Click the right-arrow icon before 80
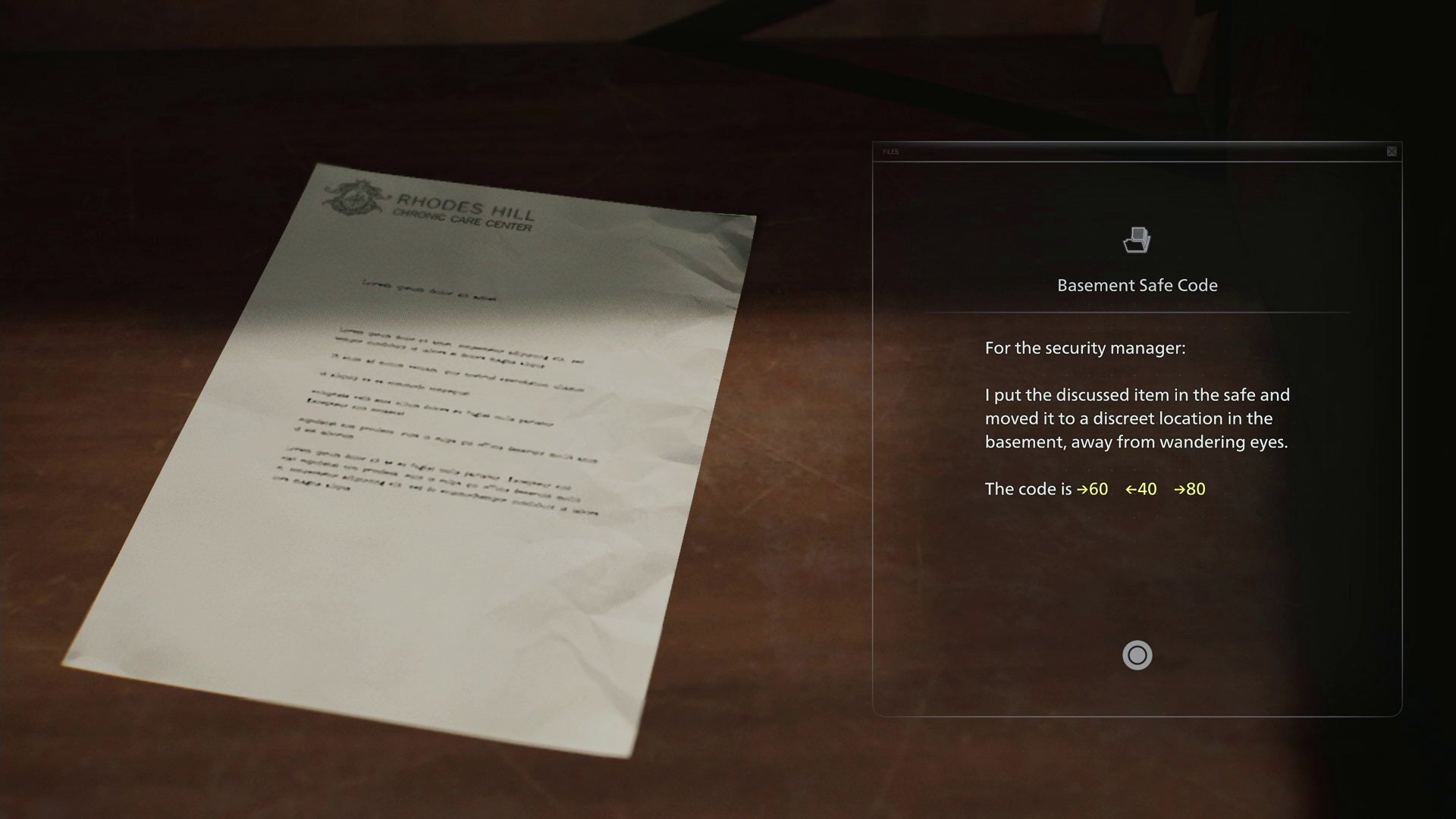The image size is (1456, 819). pos(1180,490)
